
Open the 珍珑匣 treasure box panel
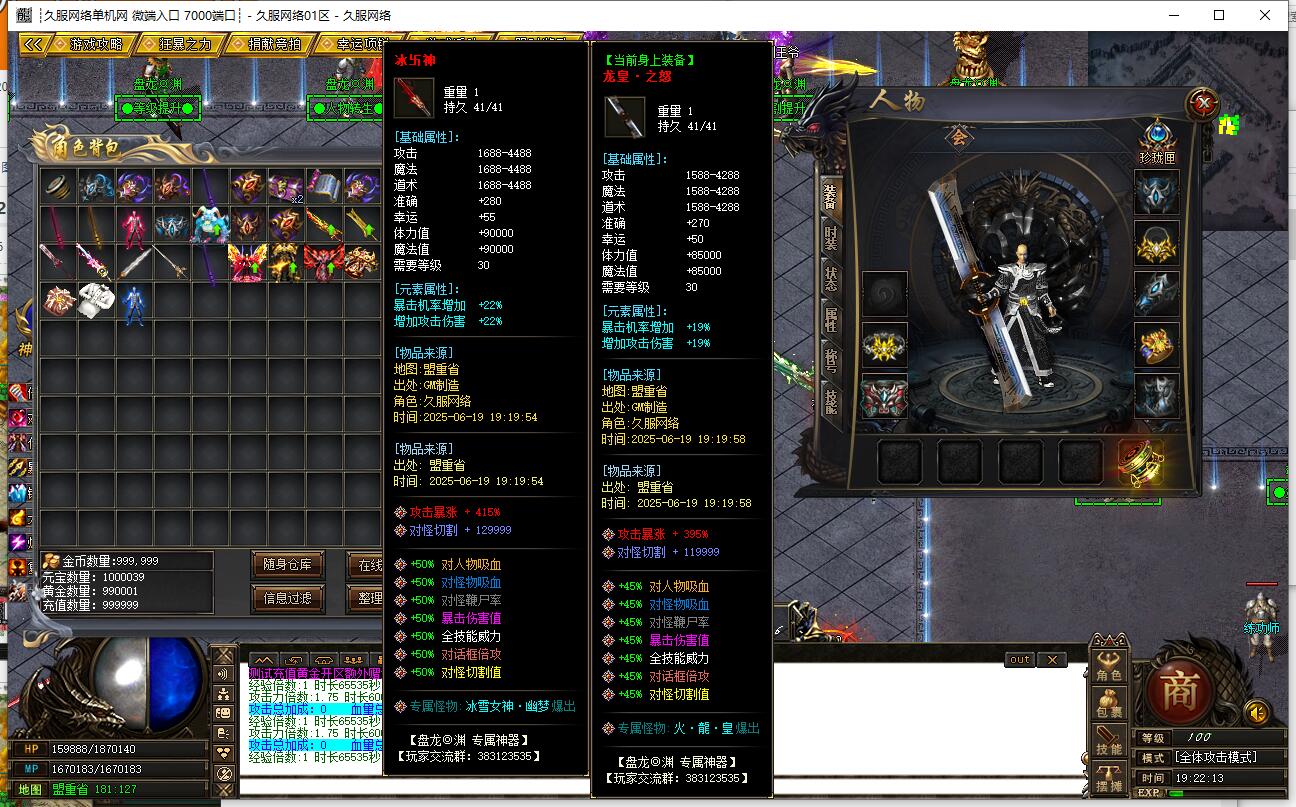point(1157,133)
